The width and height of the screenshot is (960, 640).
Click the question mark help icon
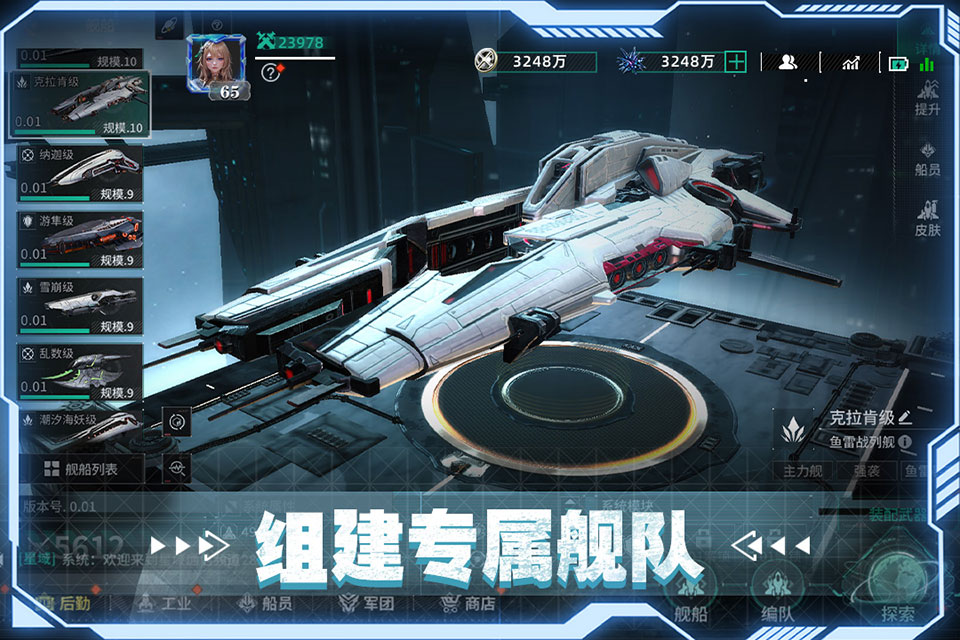pos(269,71)
